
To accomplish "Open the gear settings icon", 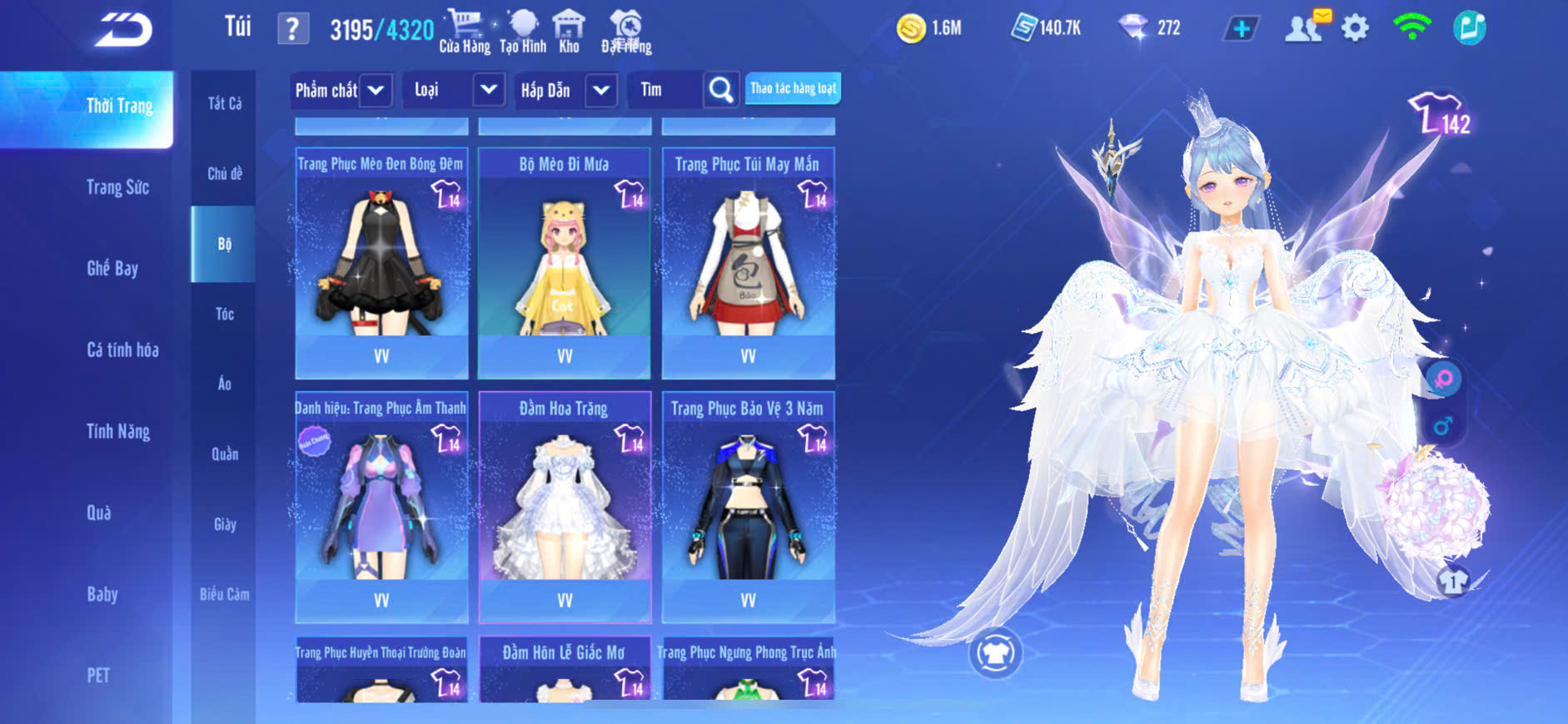I will (x=1355, y=28).
